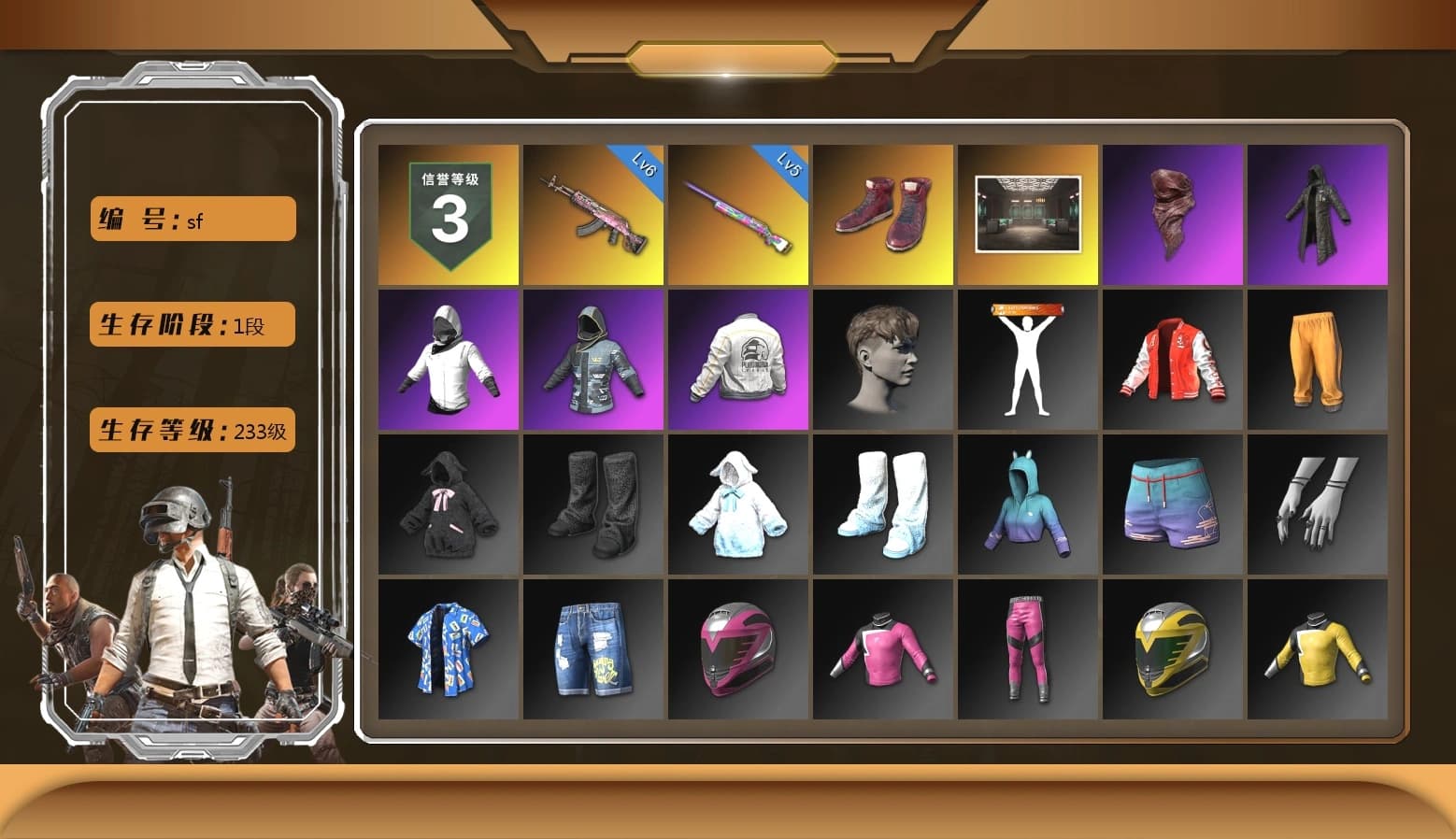Open the white PUBG racing jacket item
The width and height of the screenshot is (1456, 839).
[x=737, y=358]
